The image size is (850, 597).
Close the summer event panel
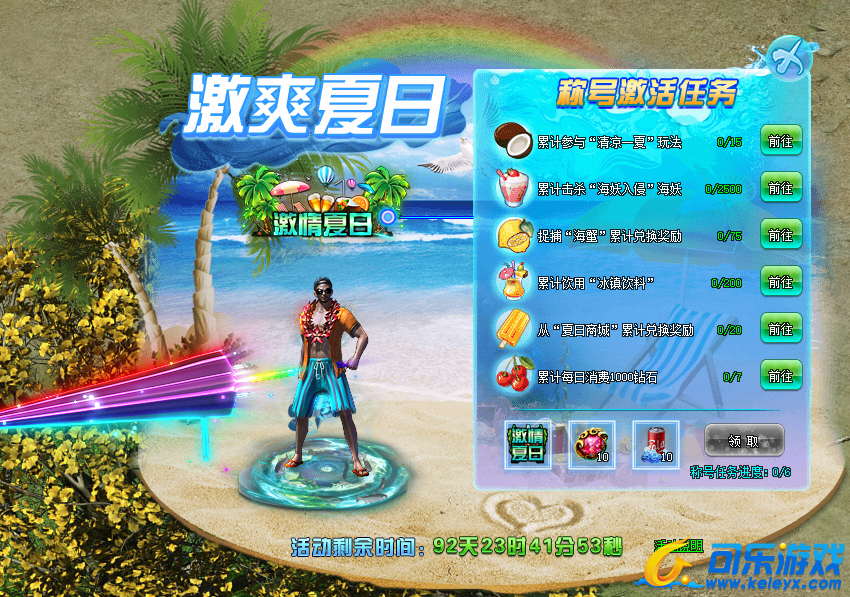pos(788,57)
